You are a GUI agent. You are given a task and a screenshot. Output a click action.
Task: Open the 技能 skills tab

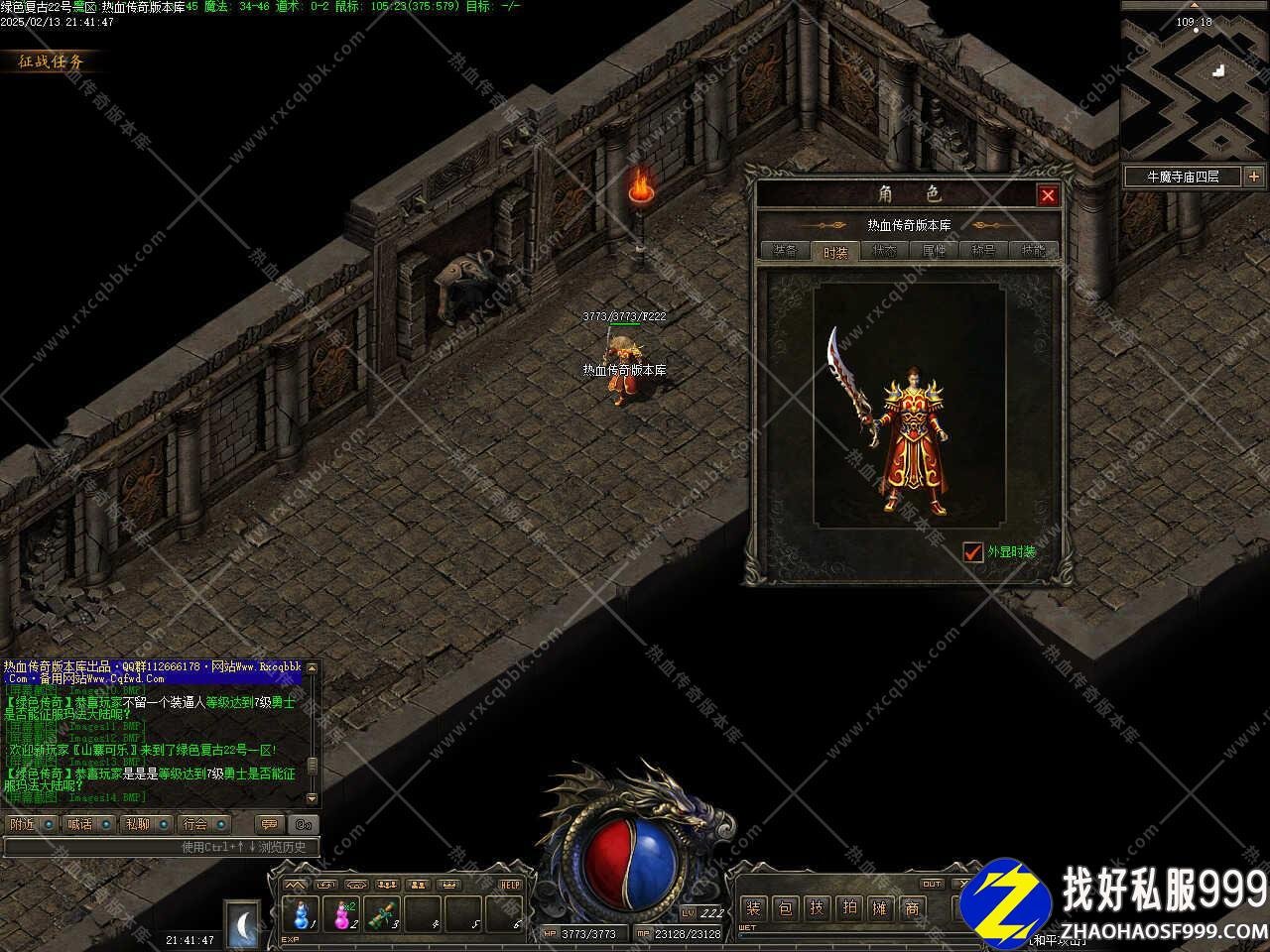[x=1033, y=251]
